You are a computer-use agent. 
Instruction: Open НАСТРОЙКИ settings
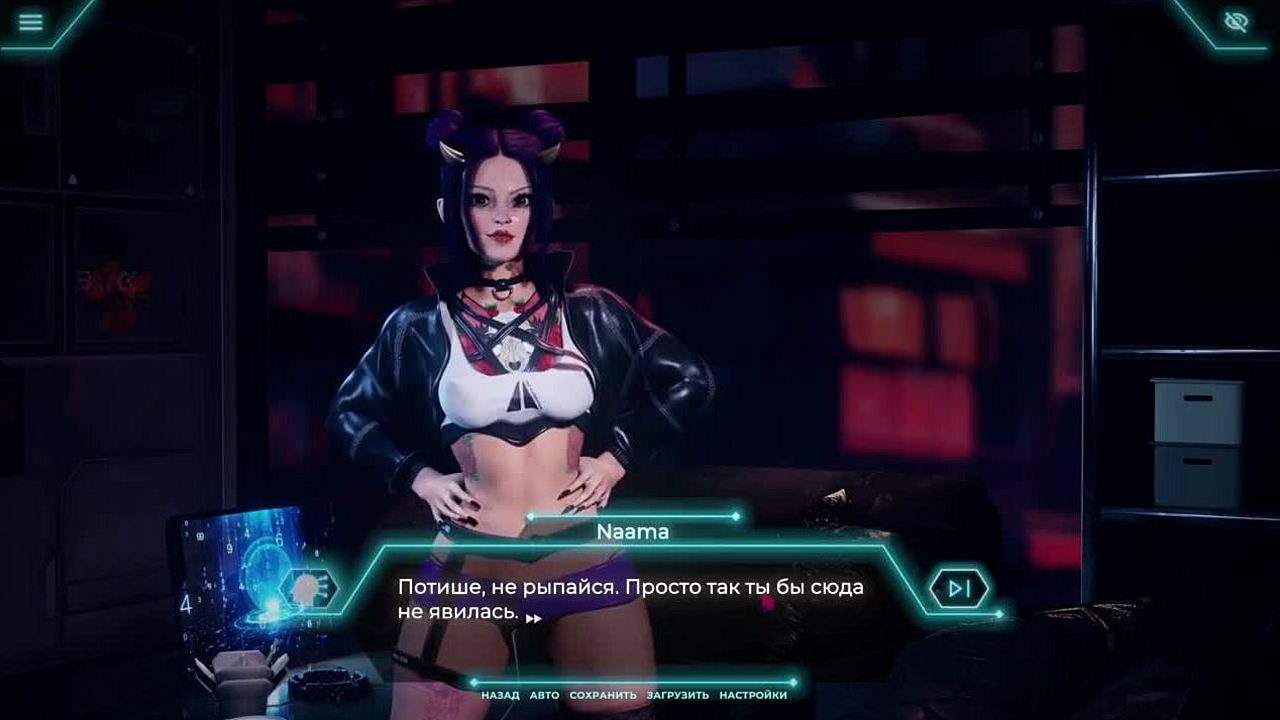coord(753,695)
